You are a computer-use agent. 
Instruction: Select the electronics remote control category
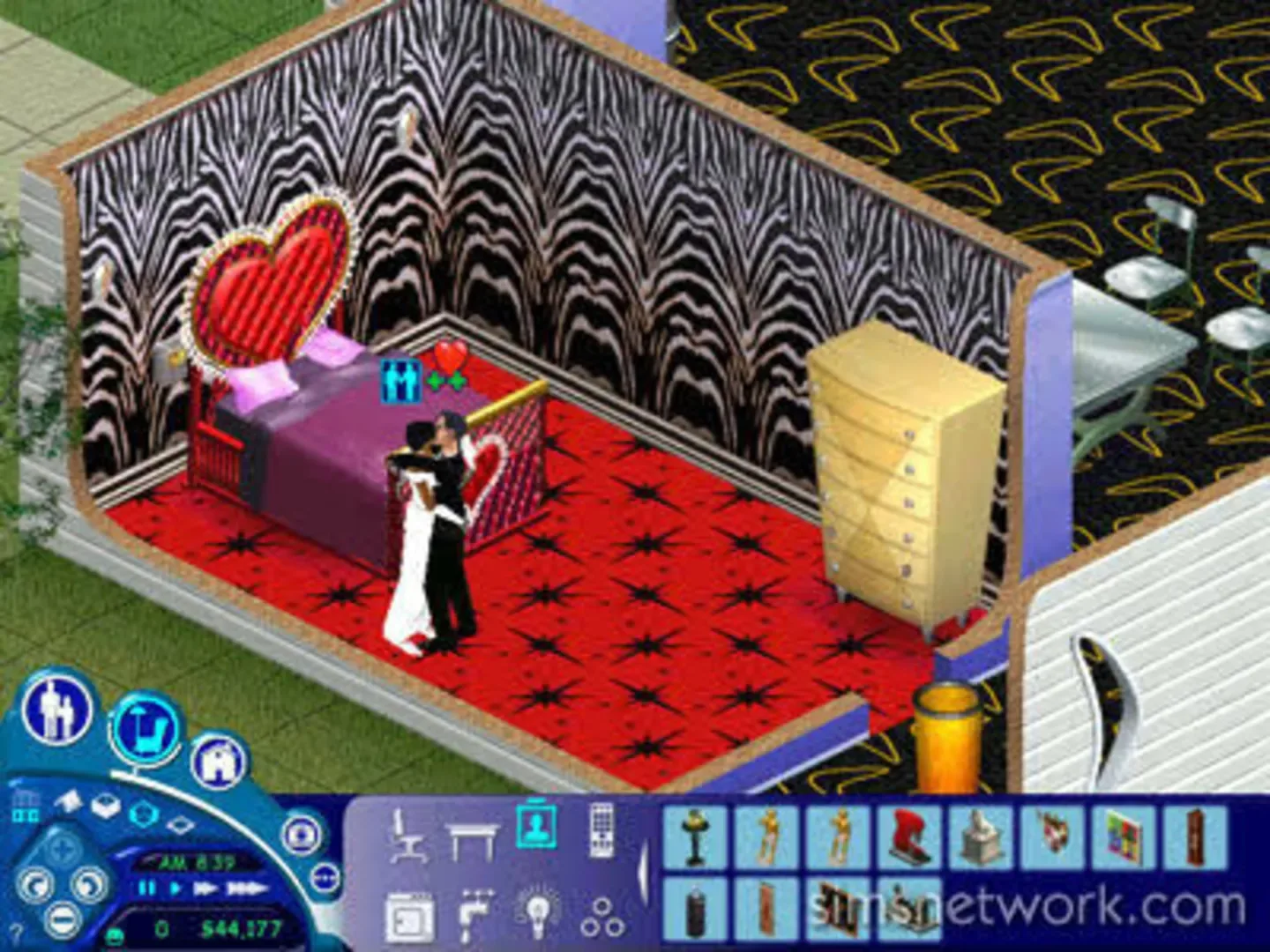pos(602,831)
